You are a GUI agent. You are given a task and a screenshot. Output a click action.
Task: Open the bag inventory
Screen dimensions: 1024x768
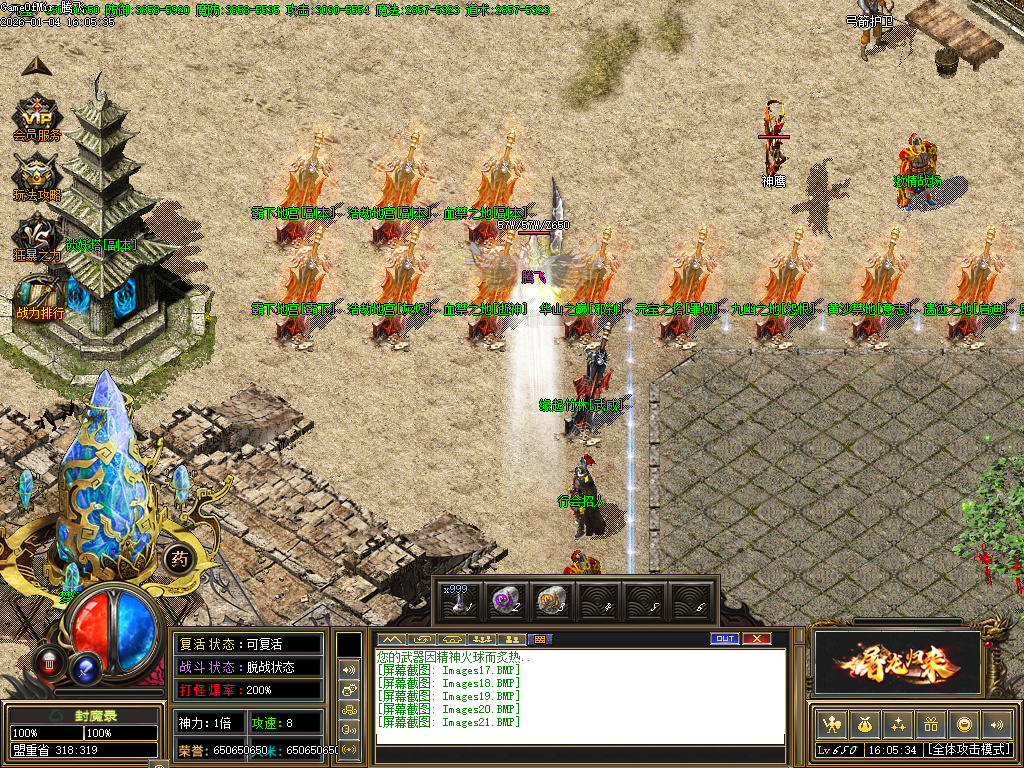tap(863, 724)
